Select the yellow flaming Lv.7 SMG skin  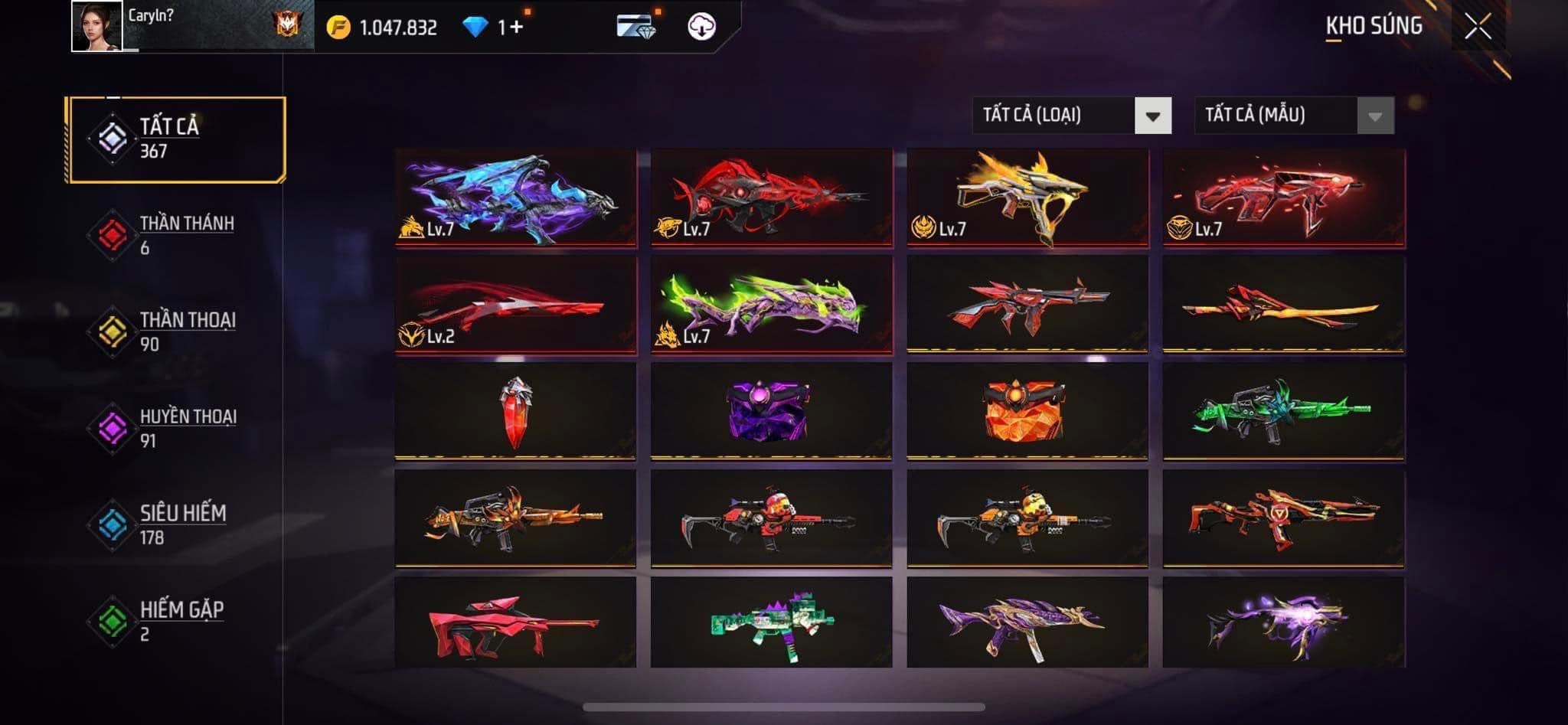coord(1027,198)
